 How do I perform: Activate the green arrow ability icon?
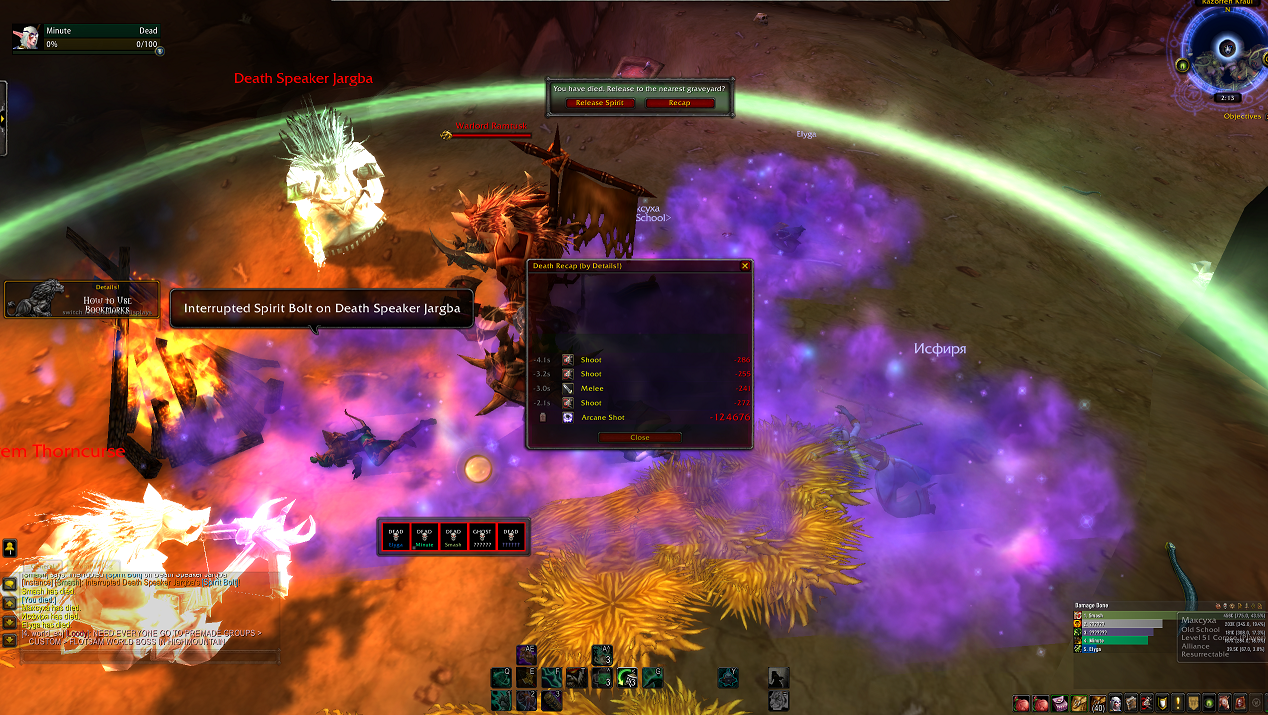point(627,678)
